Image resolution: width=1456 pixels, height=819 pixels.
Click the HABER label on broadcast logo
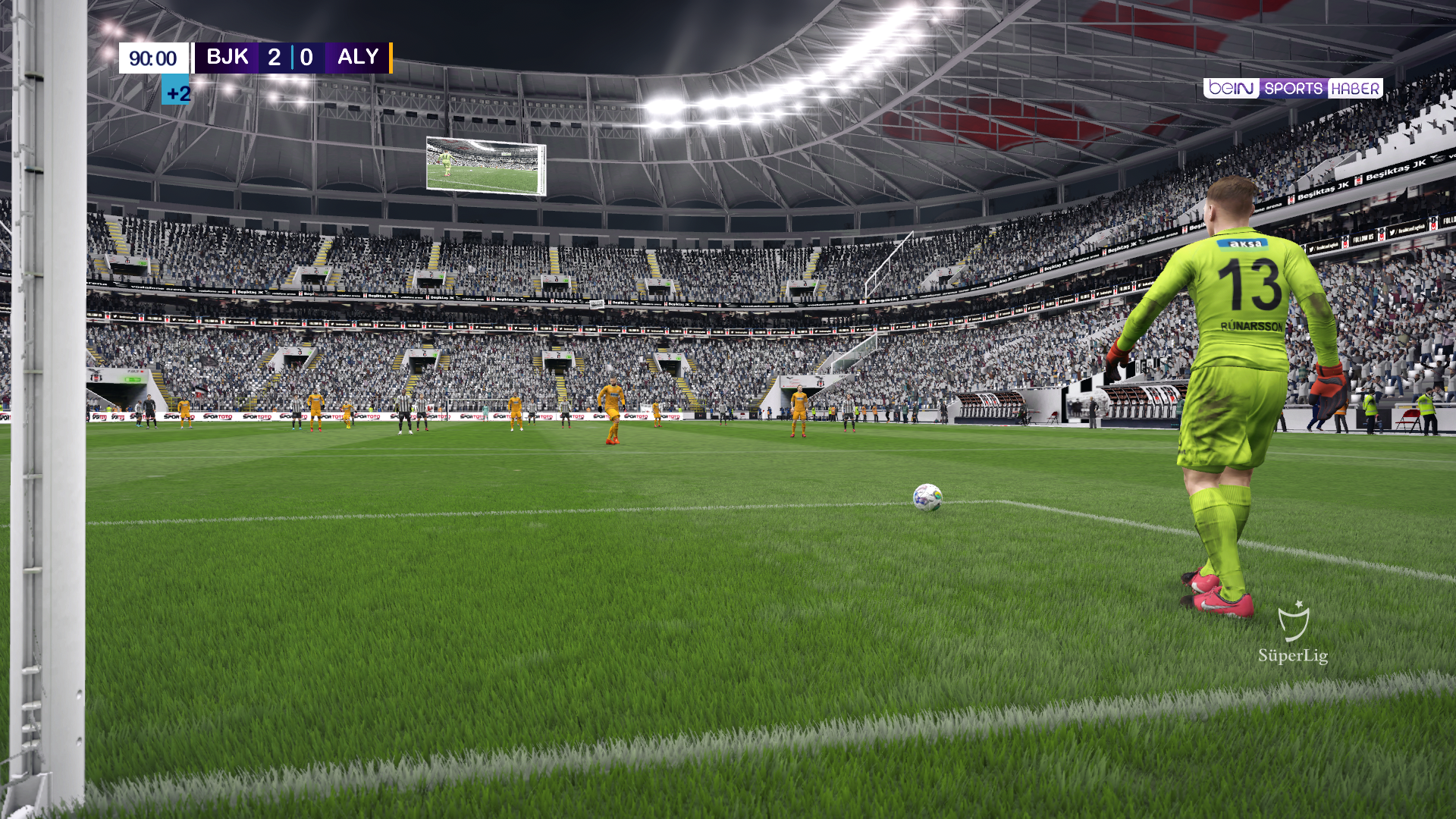(1354, 87)
